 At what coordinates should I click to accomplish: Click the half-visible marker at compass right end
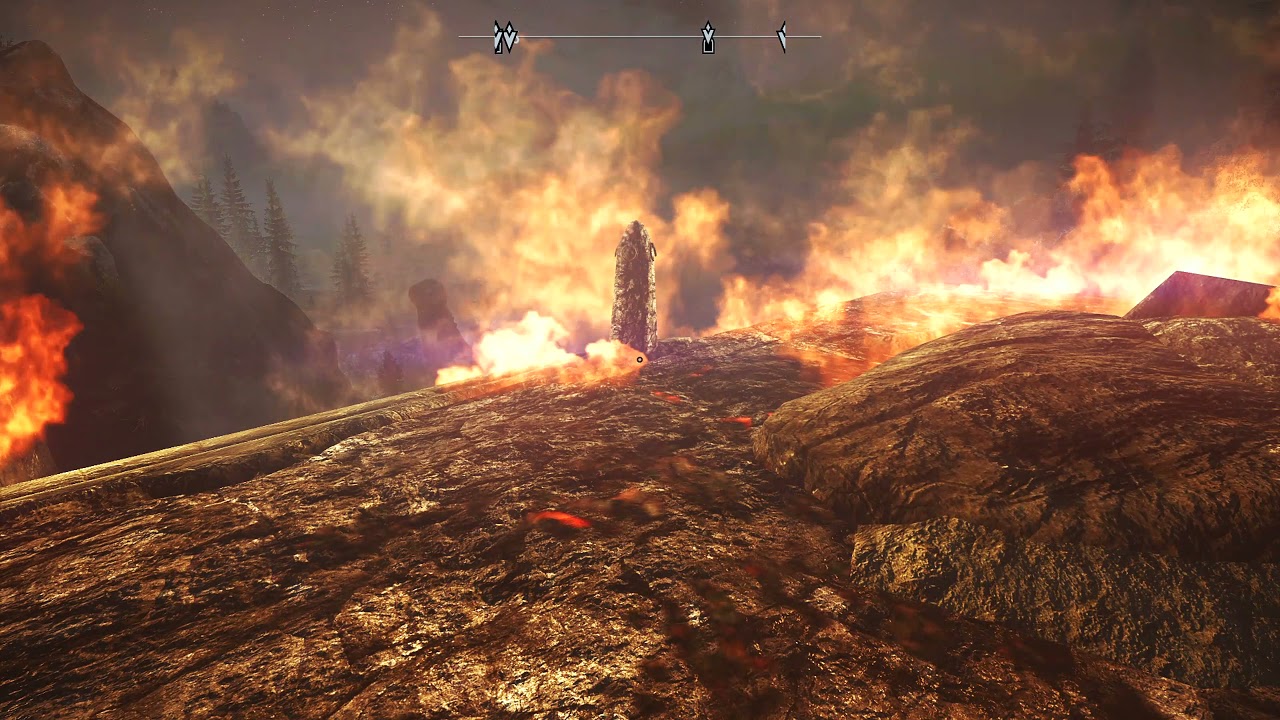tap(782, 37)
